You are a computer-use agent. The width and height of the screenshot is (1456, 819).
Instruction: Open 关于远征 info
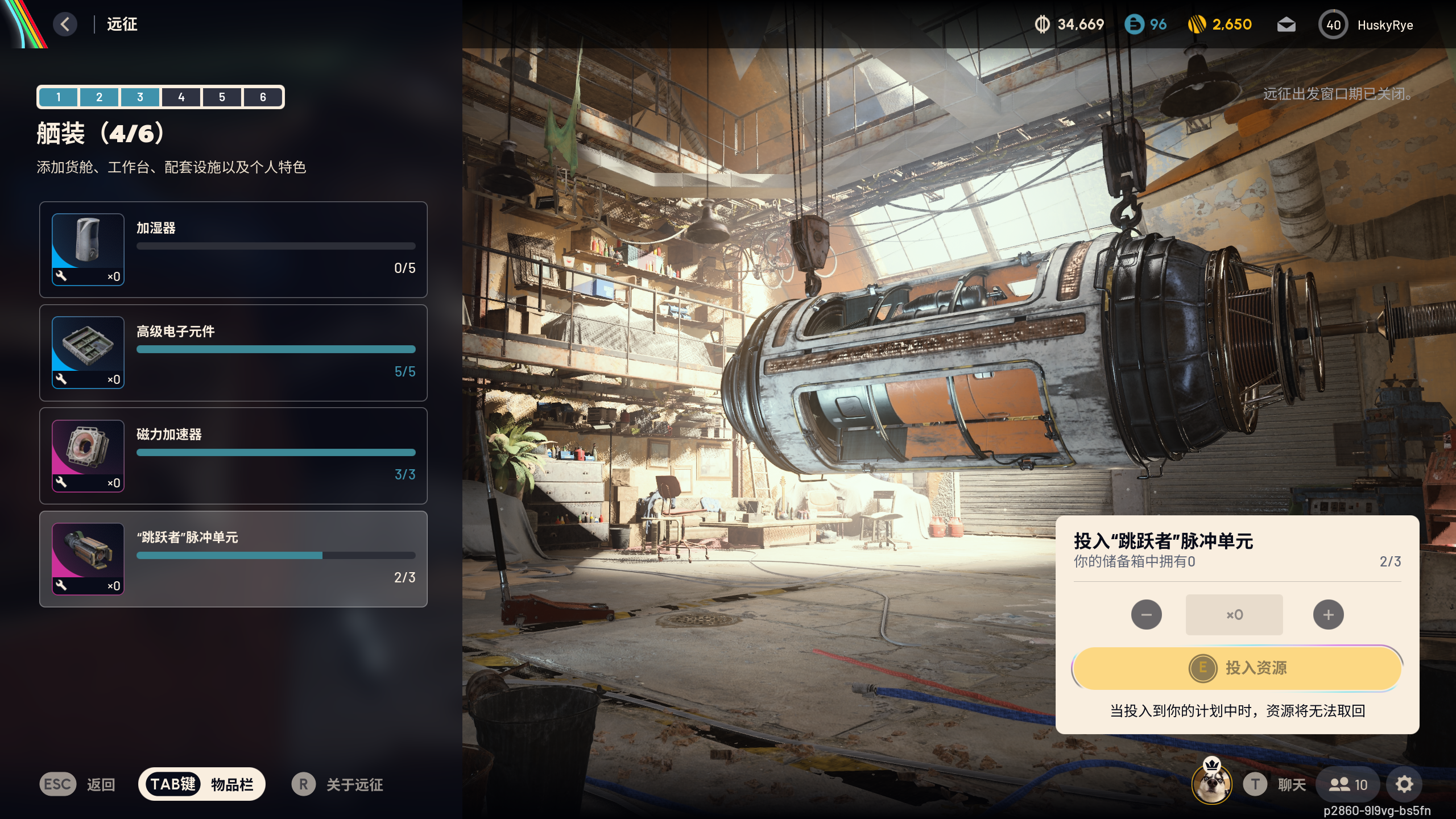(338, 785)
